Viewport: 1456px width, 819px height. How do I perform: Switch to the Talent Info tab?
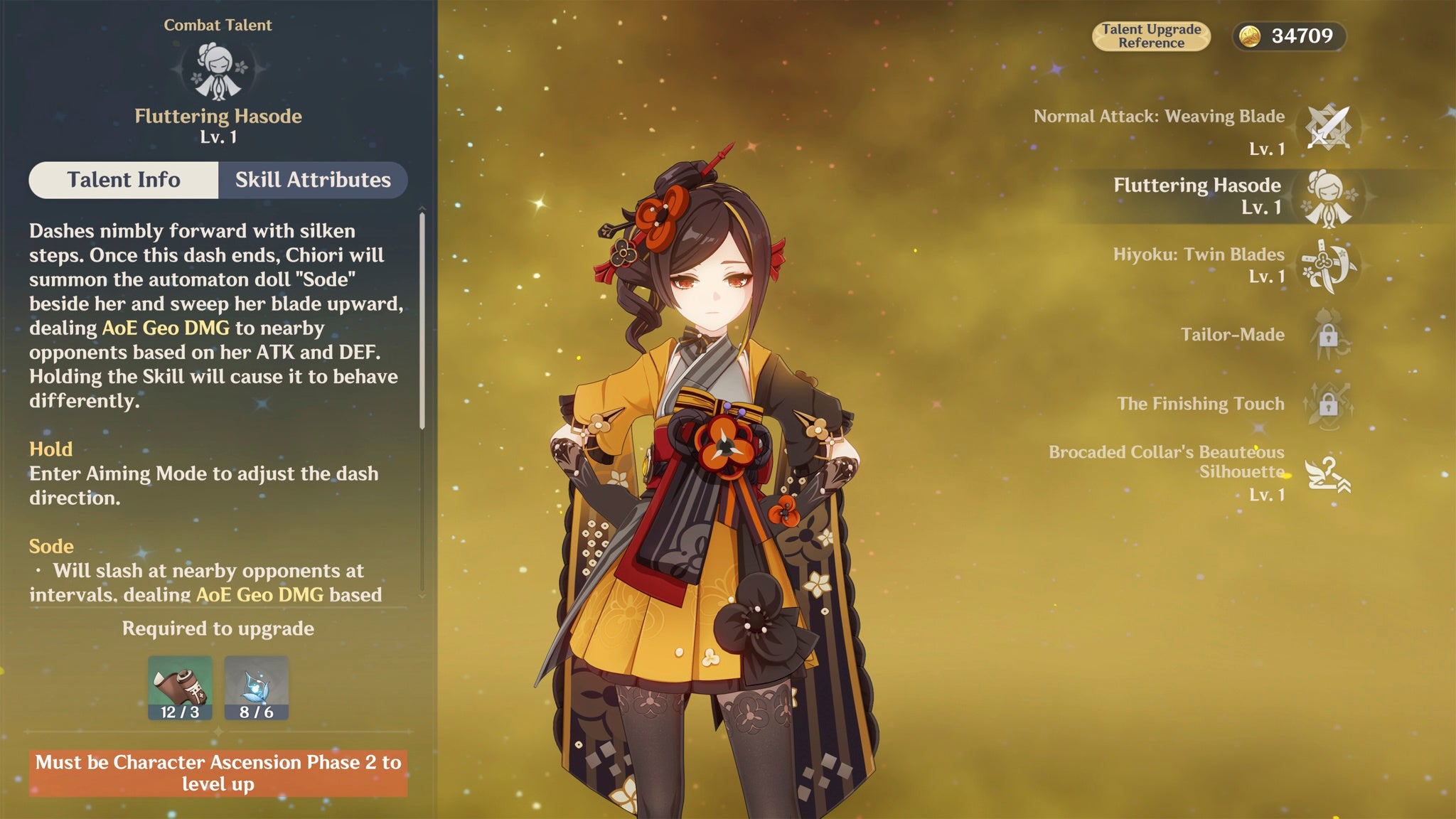(124, 181)
